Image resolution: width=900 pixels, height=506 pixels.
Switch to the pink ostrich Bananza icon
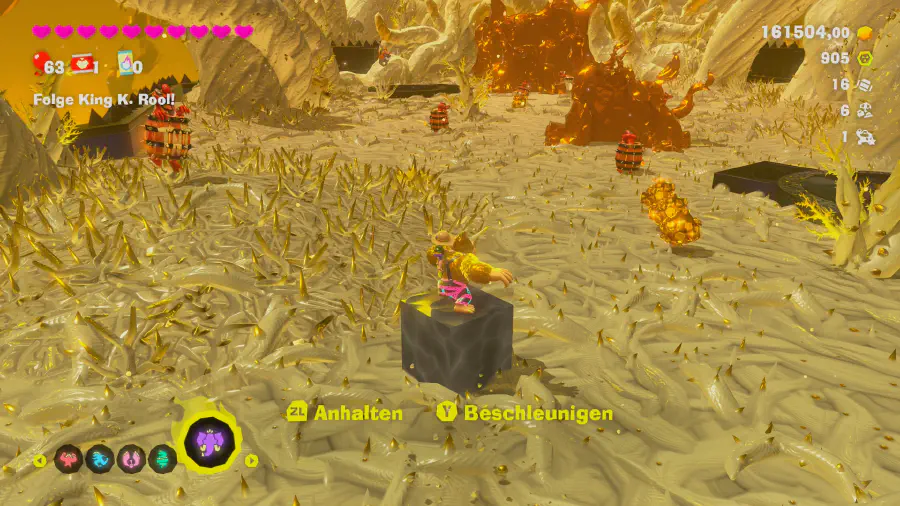click(x=131, y=459)
